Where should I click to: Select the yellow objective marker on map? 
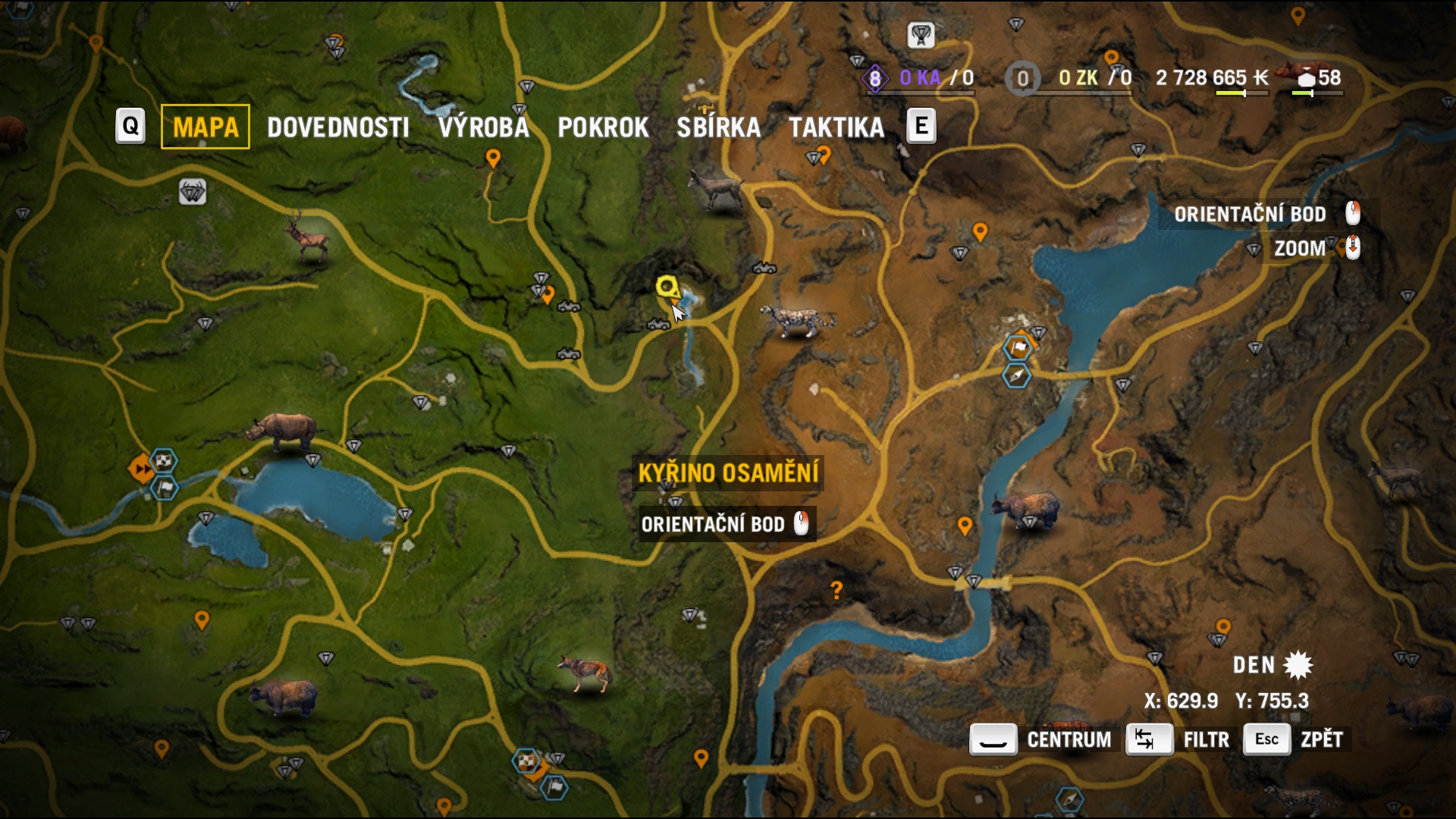coord(667,287)
